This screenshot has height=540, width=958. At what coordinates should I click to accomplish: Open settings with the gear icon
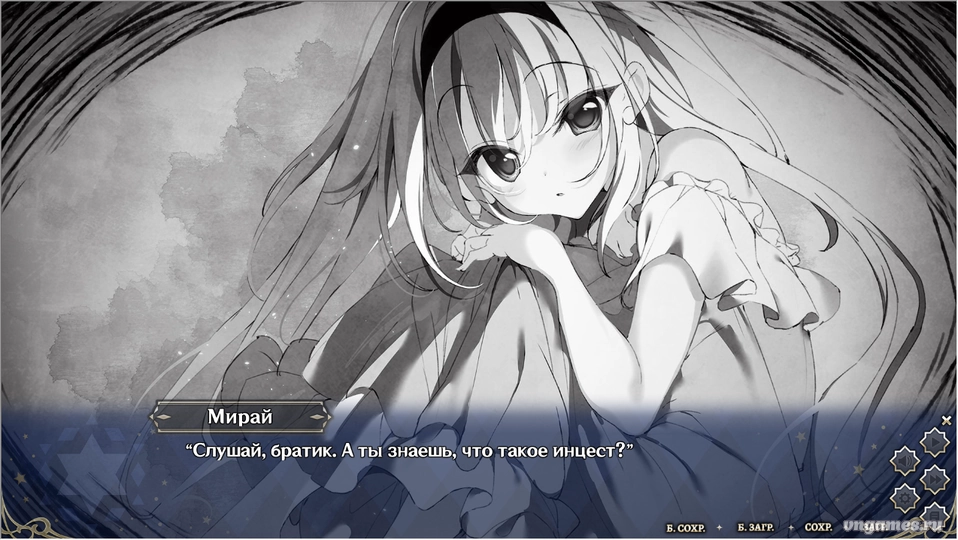[905, 496]
